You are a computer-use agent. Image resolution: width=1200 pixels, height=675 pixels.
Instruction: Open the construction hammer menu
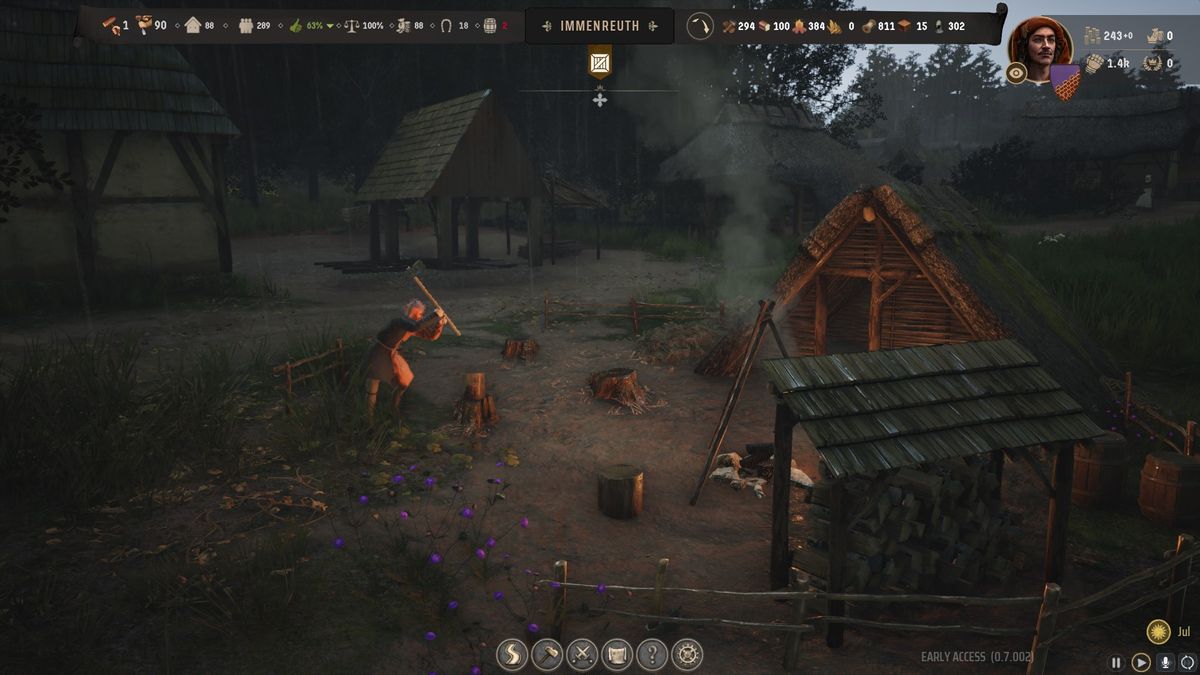pos(547,655)
